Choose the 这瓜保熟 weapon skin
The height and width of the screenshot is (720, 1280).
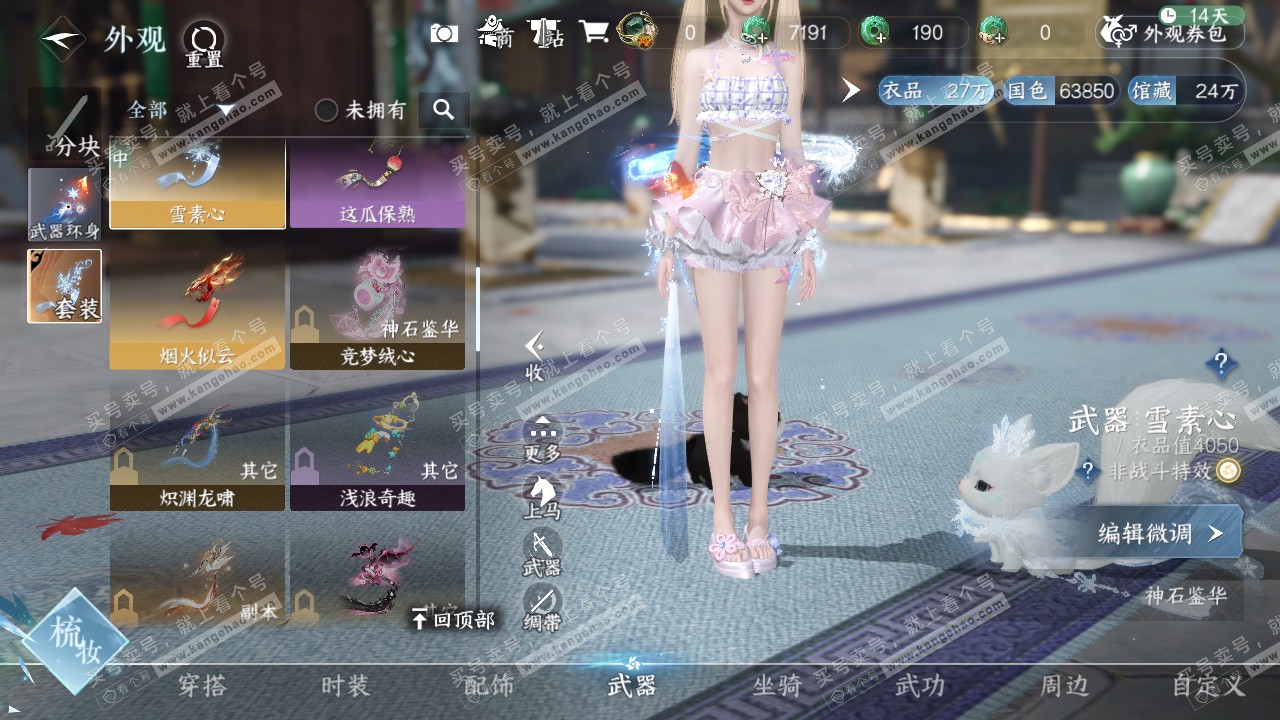(x=377, y=184)
